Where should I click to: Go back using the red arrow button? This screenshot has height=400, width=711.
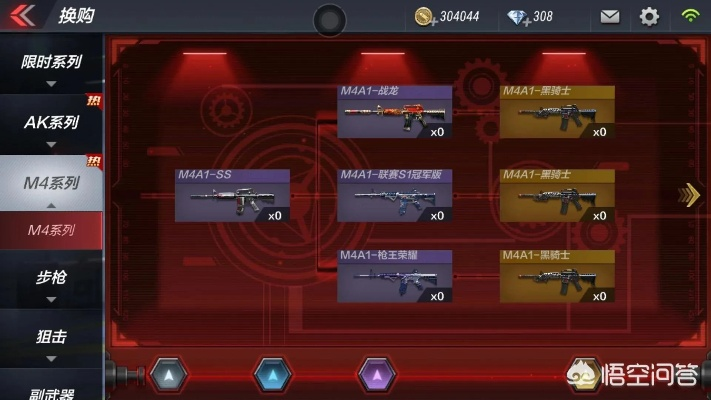tap(23, 16)
